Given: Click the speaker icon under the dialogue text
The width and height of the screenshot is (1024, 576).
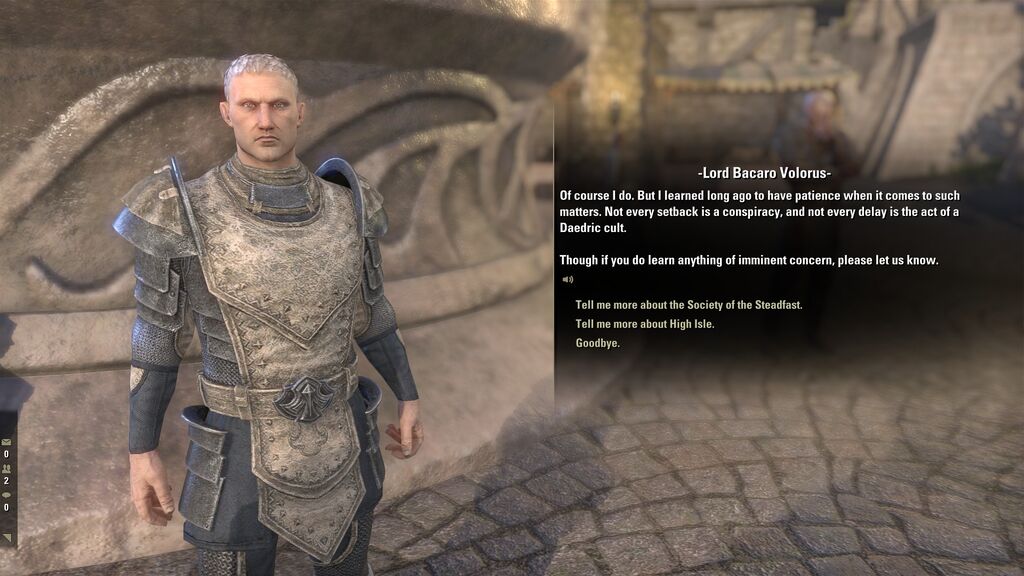Looking at the screenshot, I should coord(567,280).
